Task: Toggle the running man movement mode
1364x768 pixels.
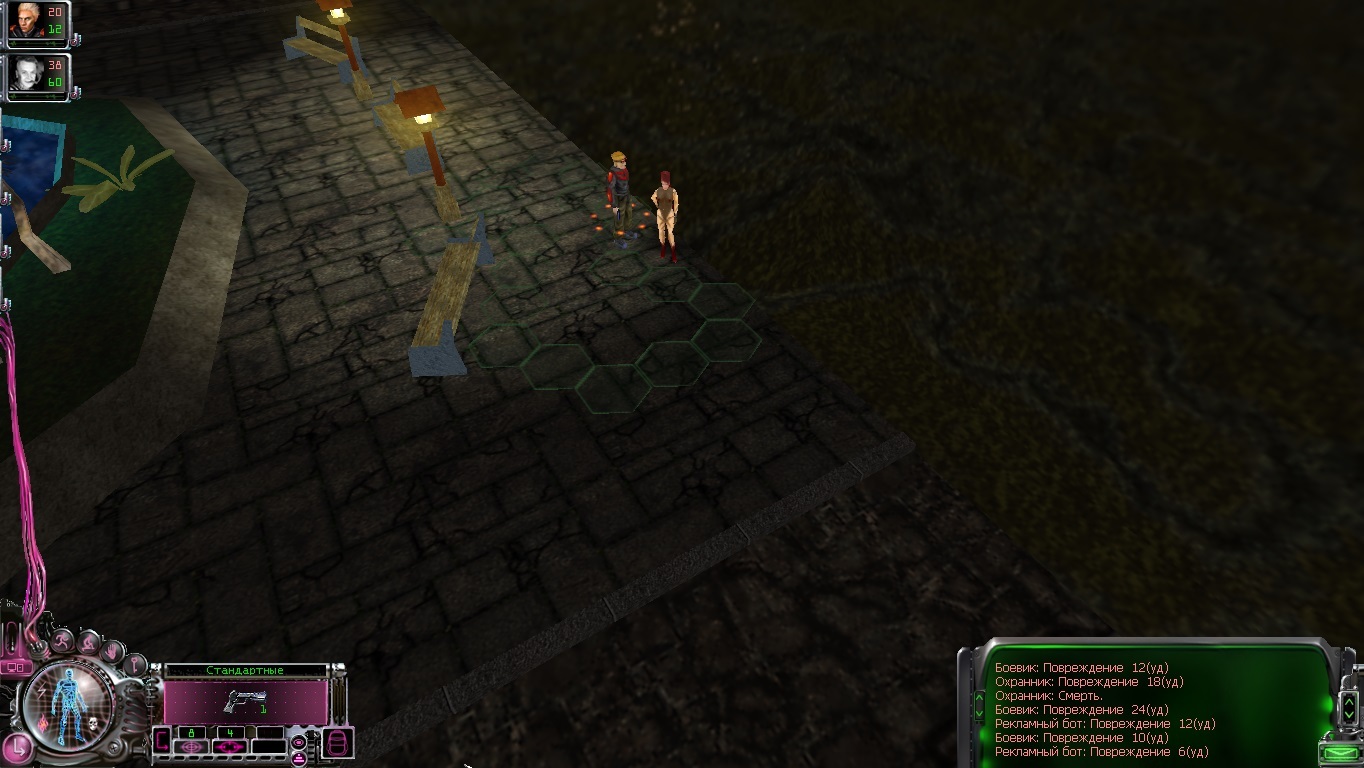Action: pyautogui.click(x=63, y=642)
